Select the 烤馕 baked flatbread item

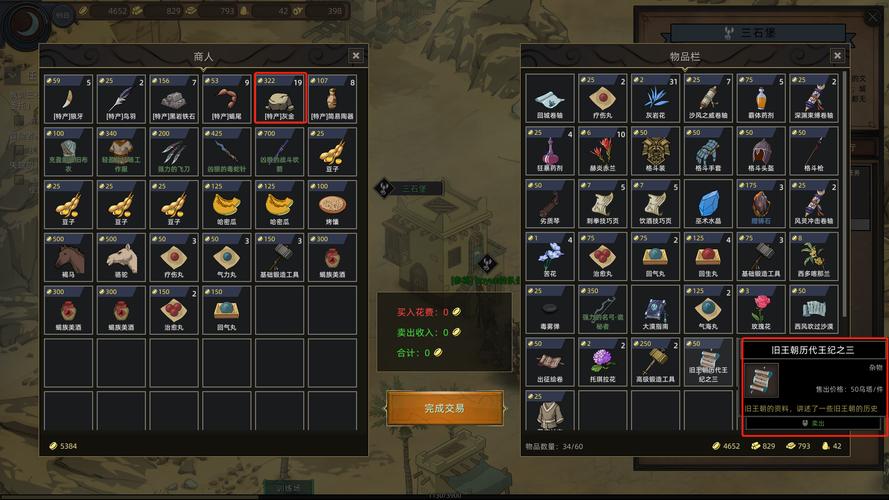pos(332,205)
